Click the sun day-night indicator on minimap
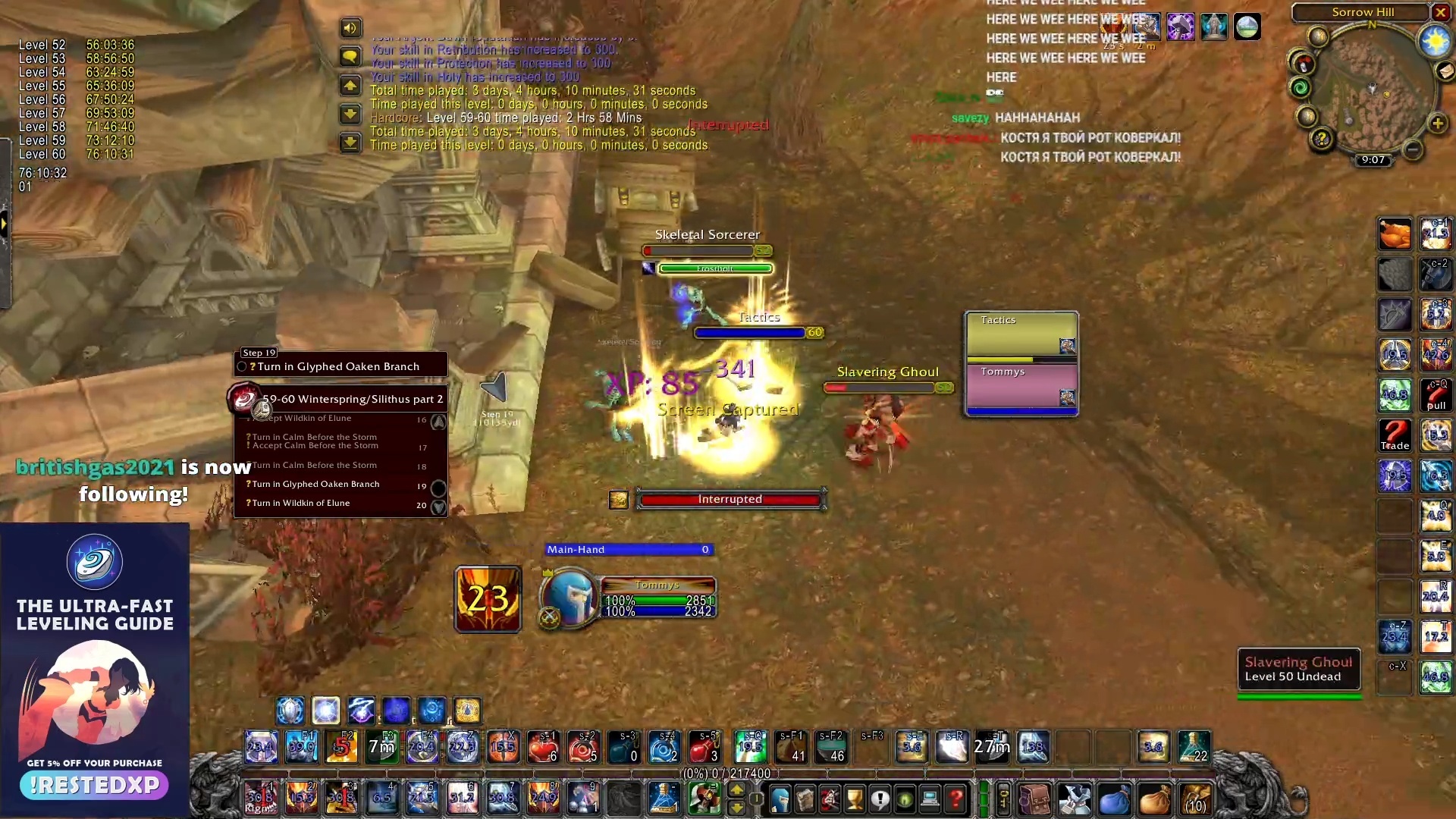This screenshot has width=1456, height=819. tap(1435, 41)
